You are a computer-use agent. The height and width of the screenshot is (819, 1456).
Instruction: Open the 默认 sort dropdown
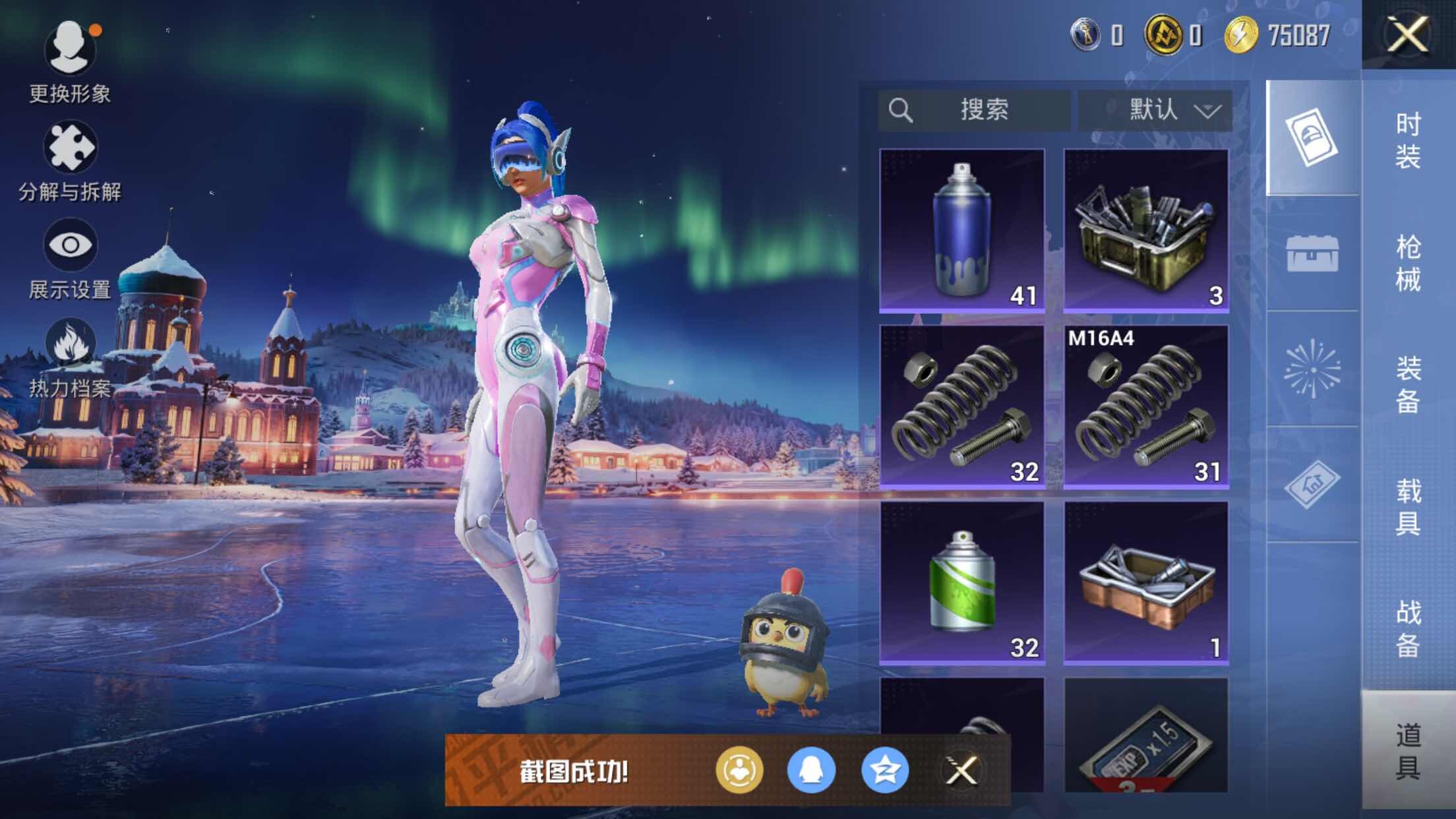pyautogui.click(x=1155, y=110)
